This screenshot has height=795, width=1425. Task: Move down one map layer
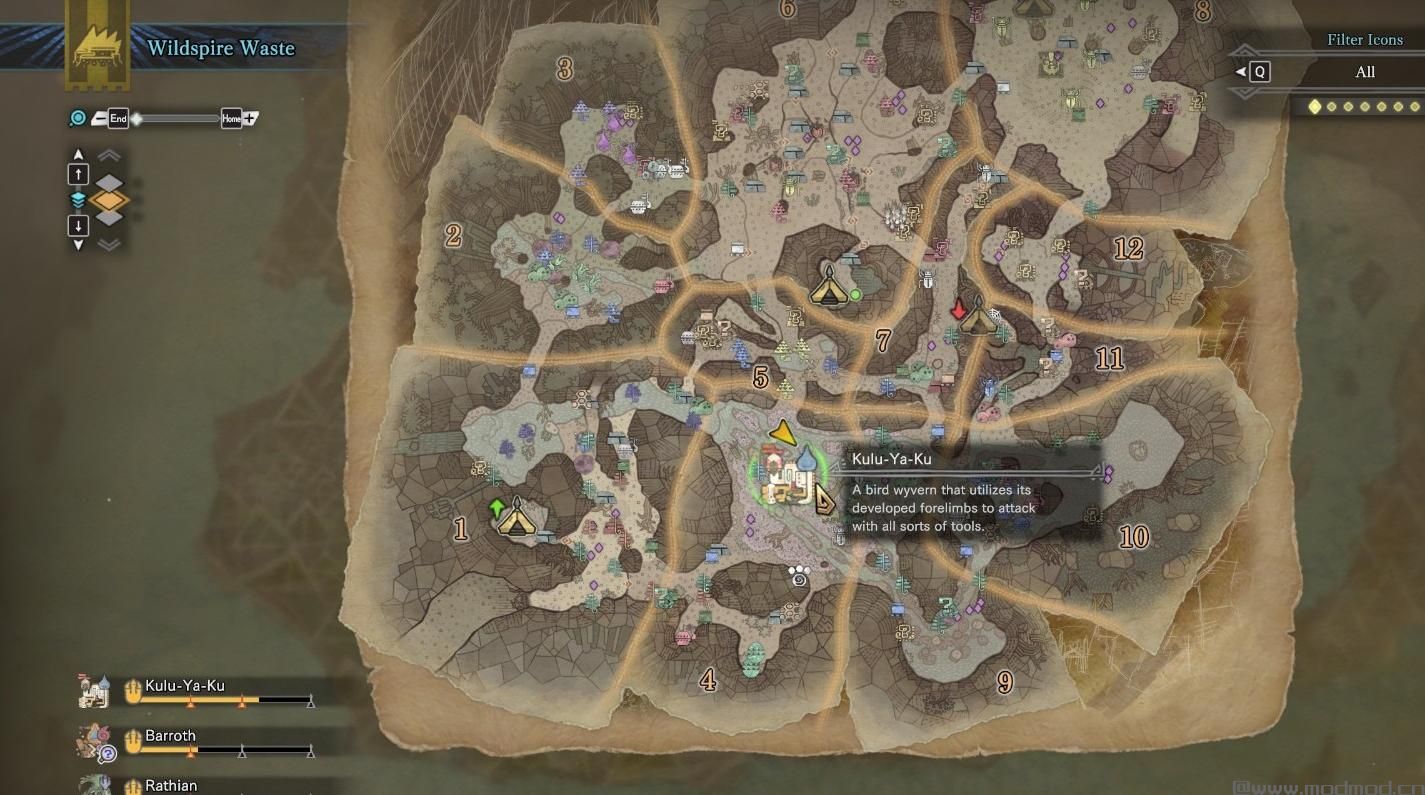78,225
